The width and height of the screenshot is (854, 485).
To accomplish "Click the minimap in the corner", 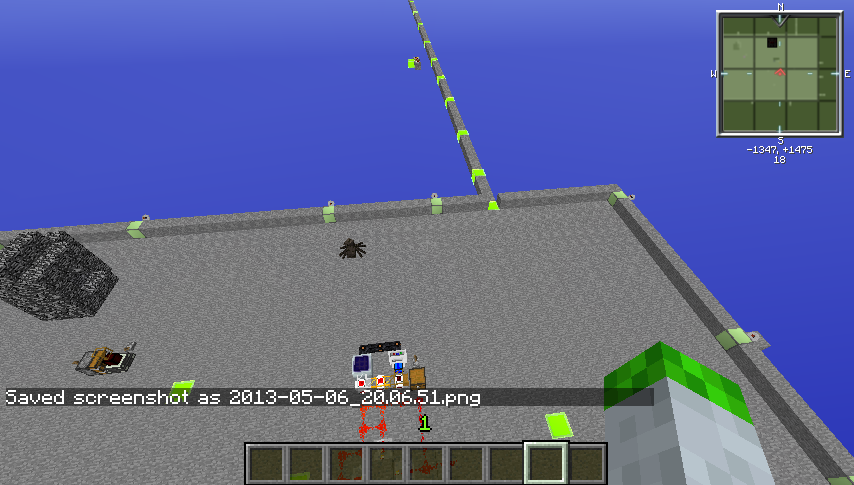I will point(780,72).
